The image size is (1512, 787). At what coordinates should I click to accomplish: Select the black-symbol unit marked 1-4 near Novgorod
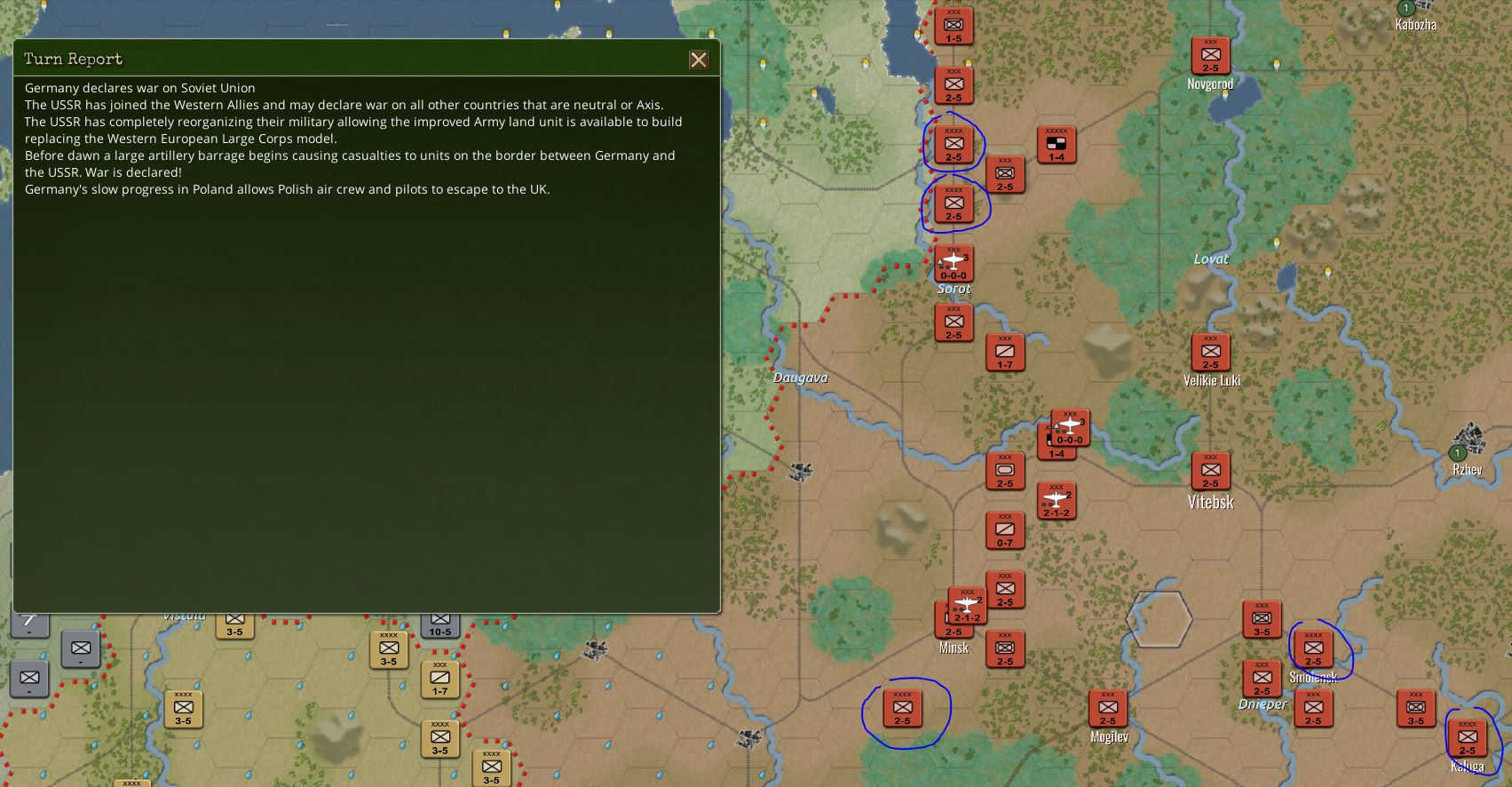pyautogui.click(x=1056, y=144)
